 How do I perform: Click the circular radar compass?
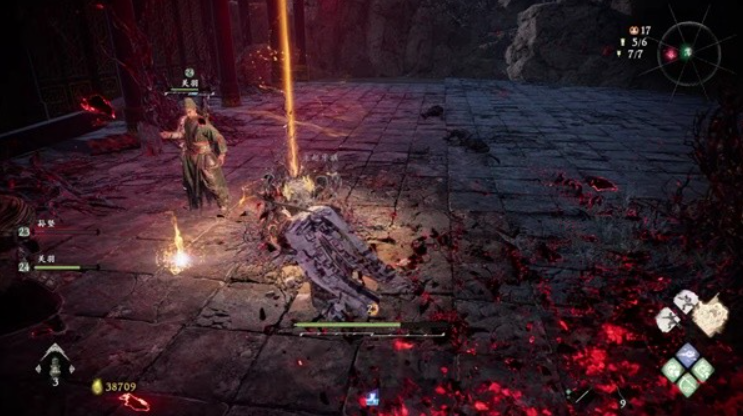pos(689,52)
